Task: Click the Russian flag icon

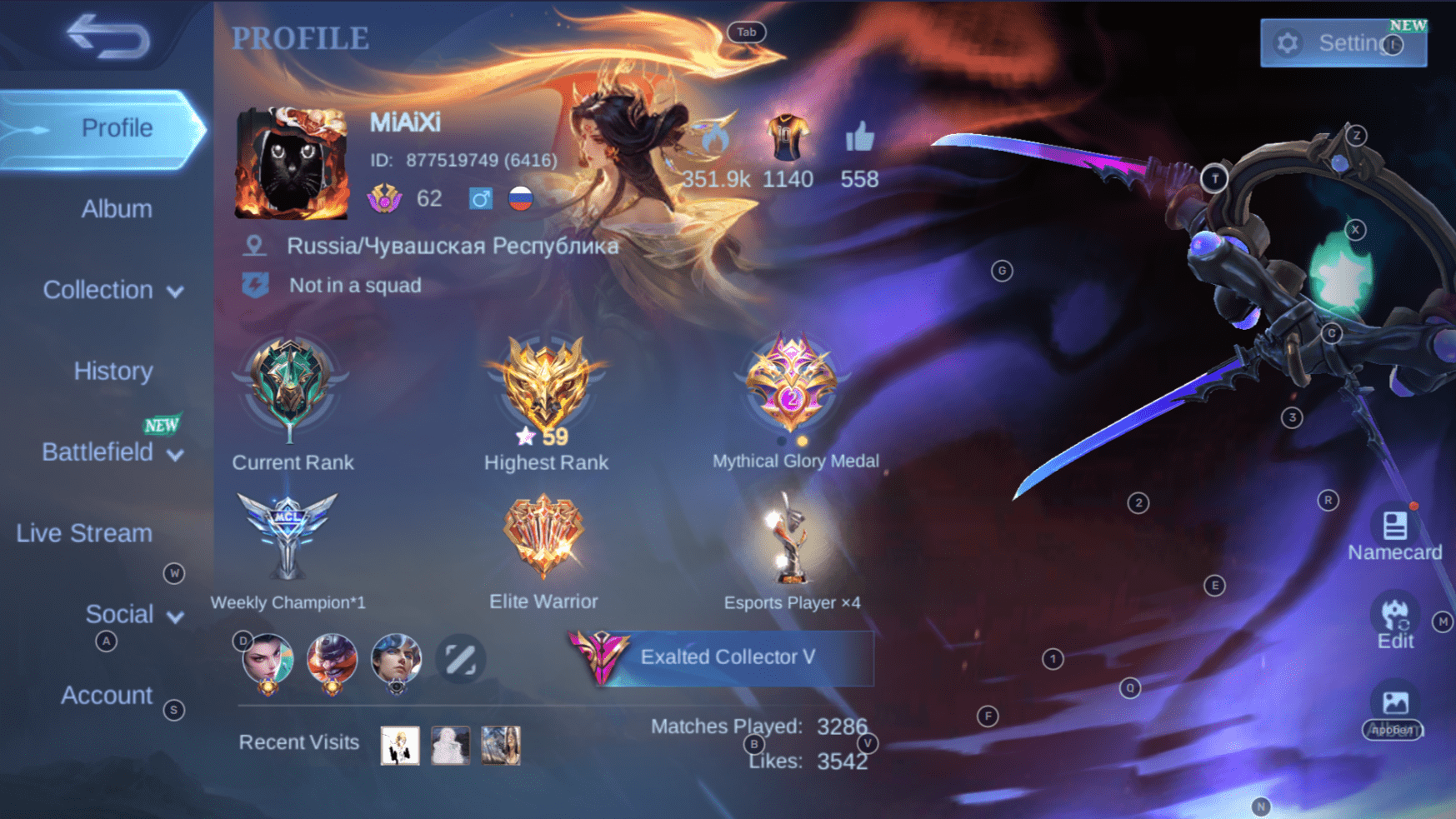Action: tap(519, 198)
